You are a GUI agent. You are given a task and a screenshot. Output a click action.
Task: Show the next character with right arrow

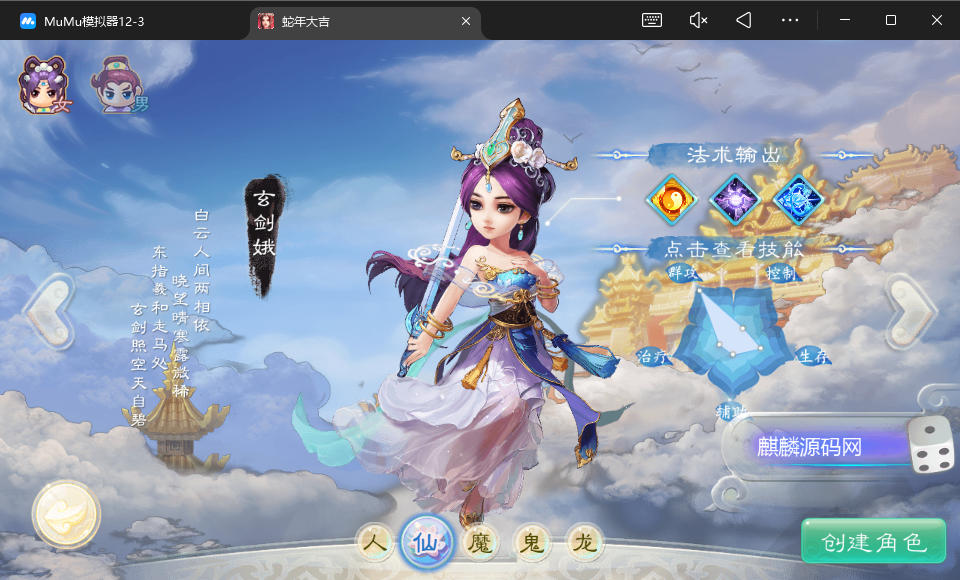[910, 310]
